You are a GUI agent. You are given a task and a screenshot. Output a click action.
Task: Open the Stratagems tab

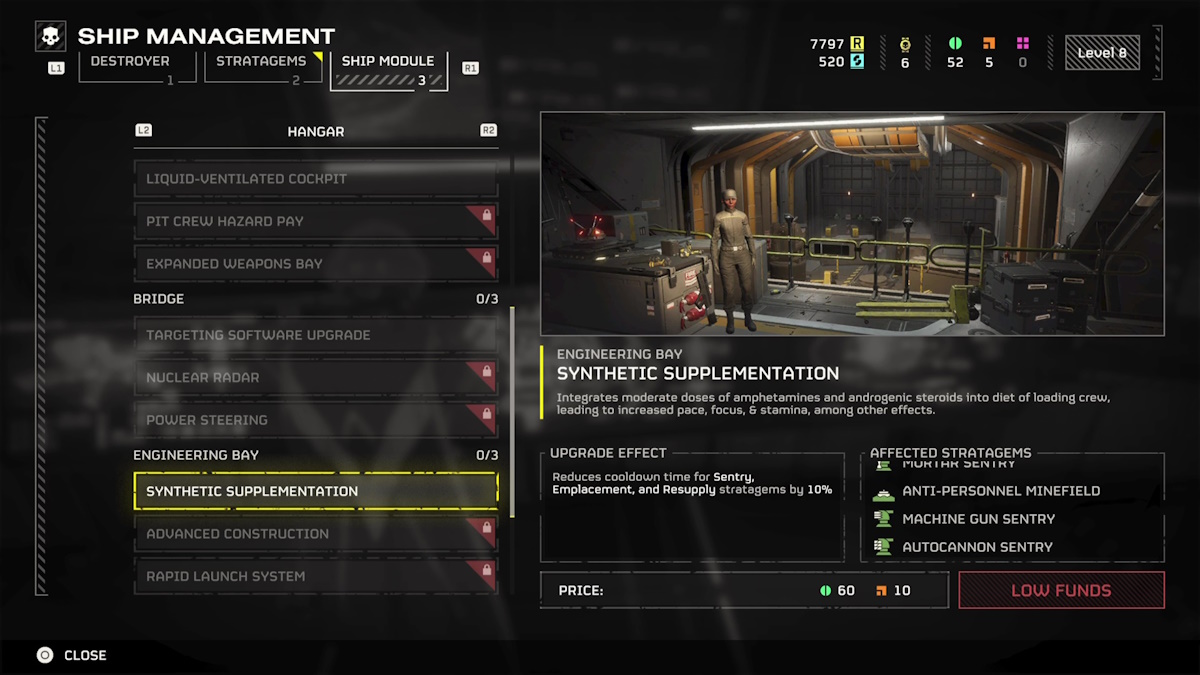point(263,66)
